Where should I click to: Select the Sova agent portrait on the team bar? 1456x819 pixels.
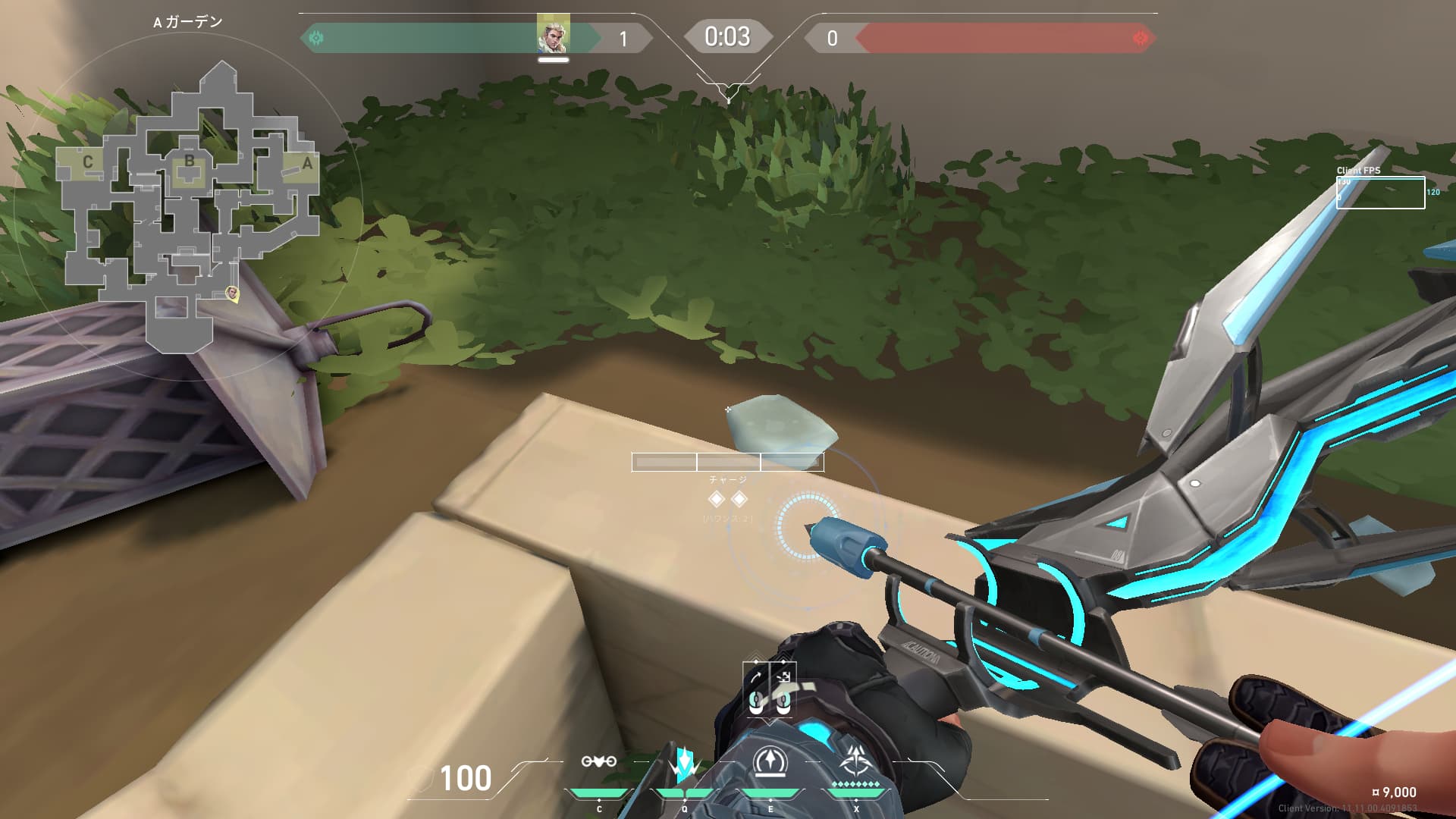553,35
